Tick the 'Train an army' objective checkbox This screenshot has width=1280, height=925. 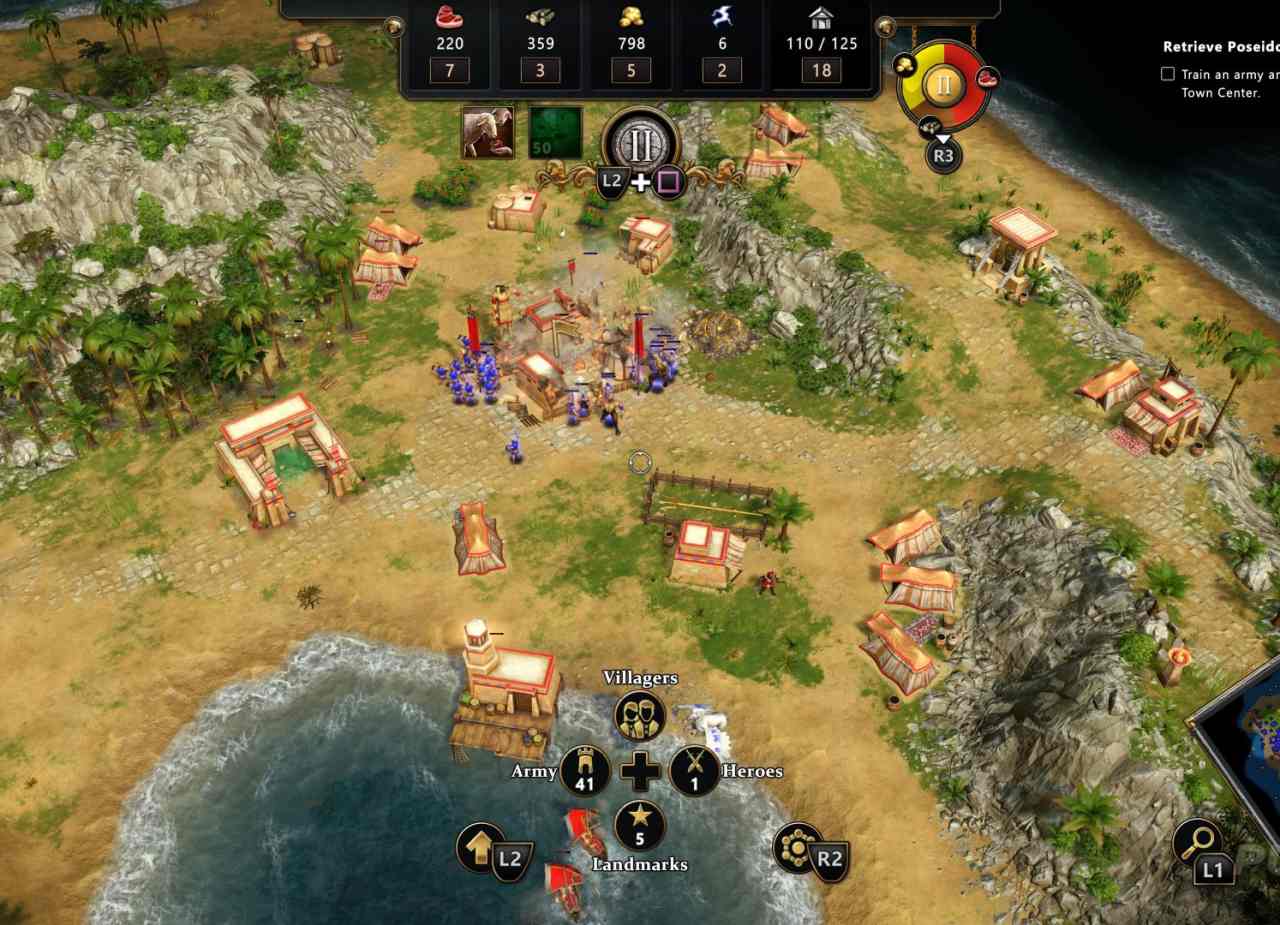coord(1167,74)
